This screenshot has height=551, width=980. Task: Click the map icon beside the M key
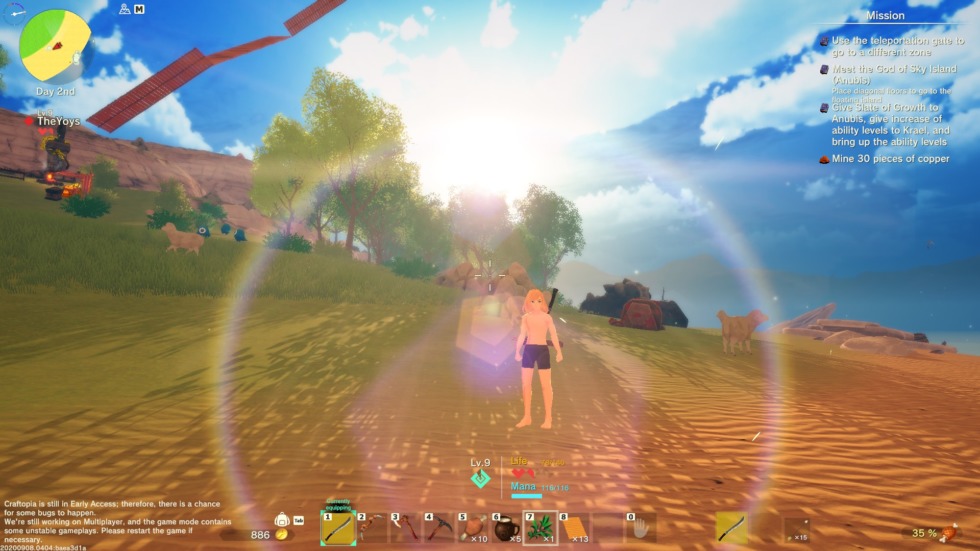(x=124, y=9)
